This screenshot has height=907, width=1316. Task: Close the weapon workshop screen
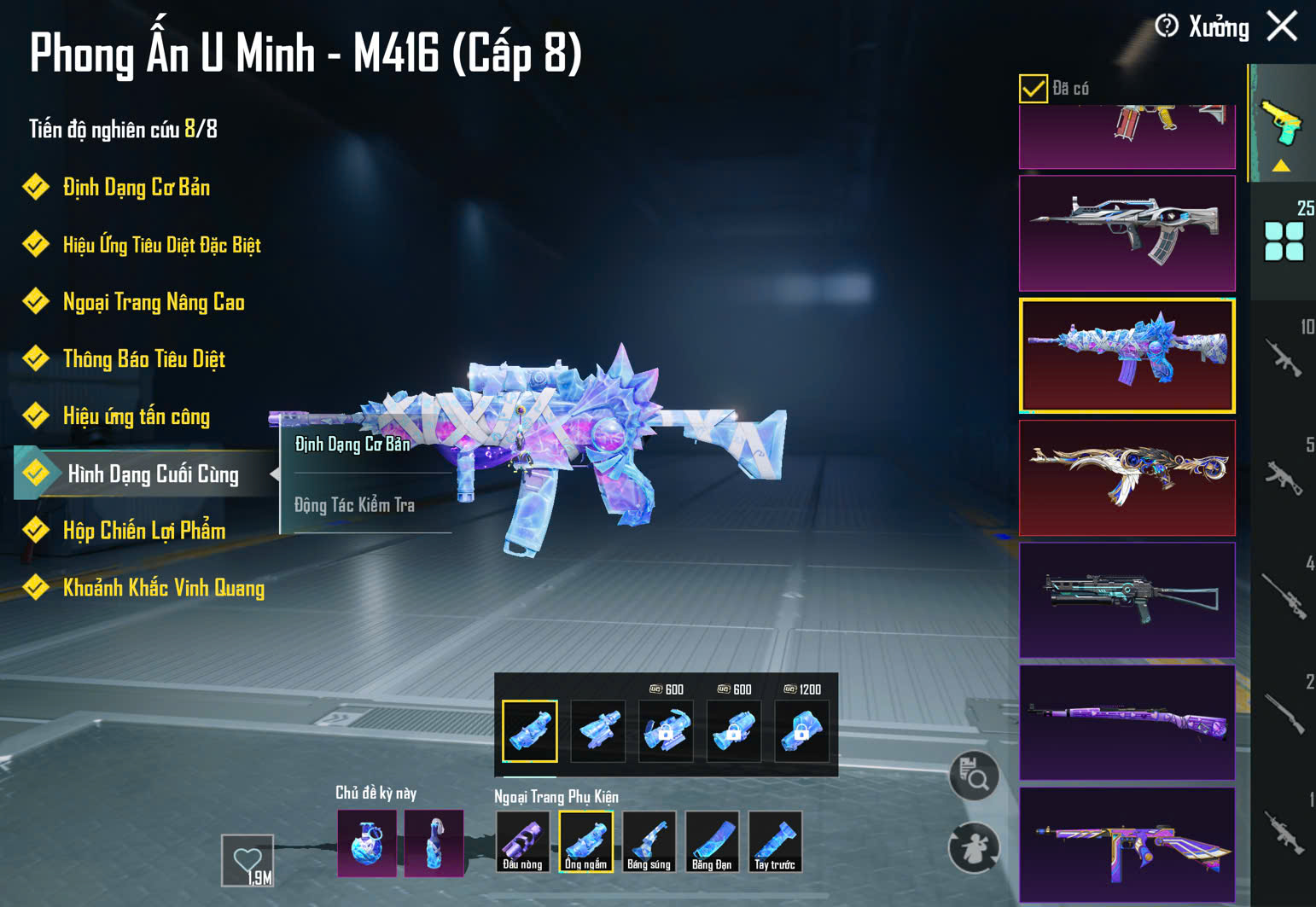pyautogui.click(x=1282, y=26)
